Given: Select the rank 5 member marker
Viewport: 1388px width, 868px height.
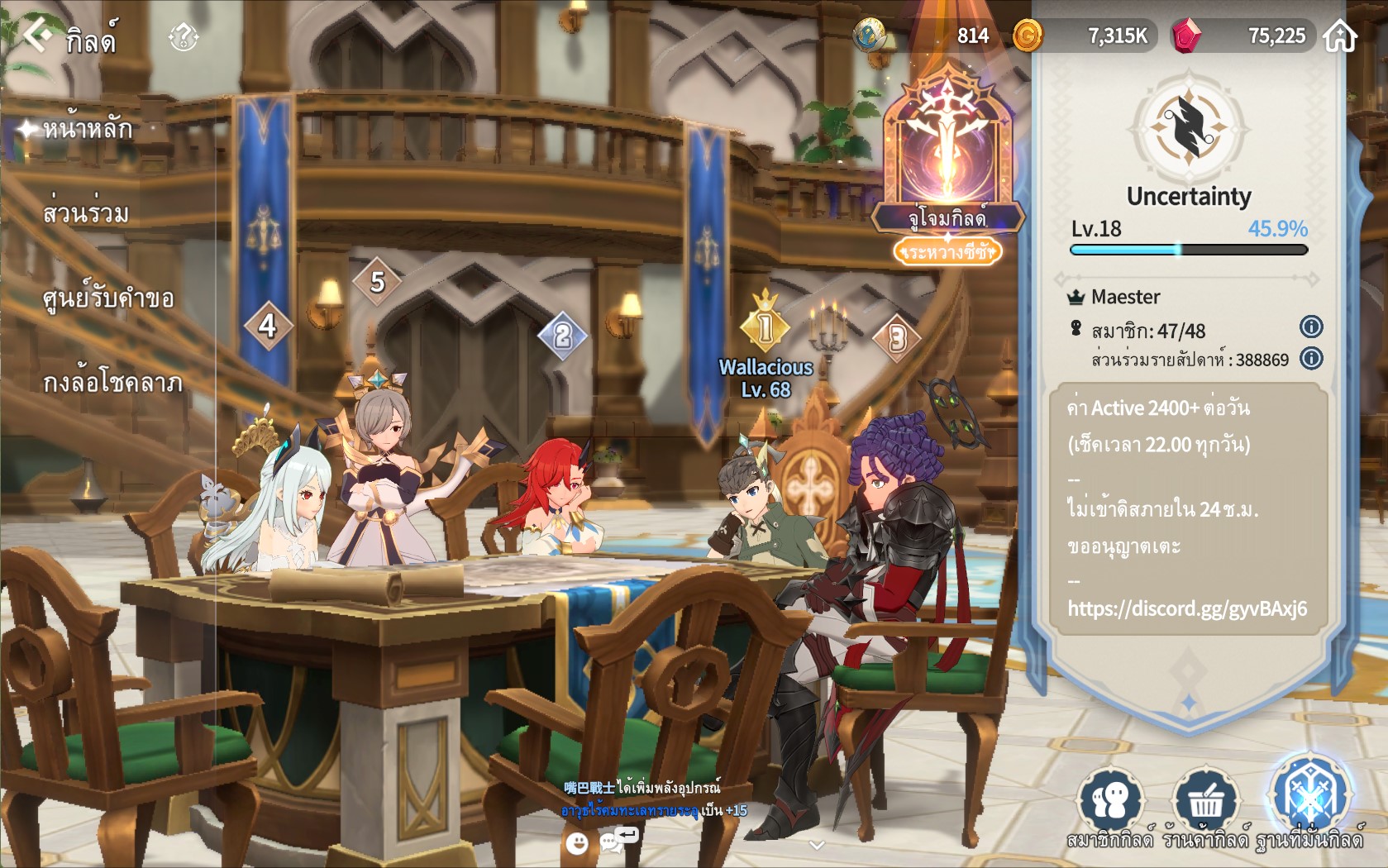Looking at the screenshot, I should click(377, 282).
